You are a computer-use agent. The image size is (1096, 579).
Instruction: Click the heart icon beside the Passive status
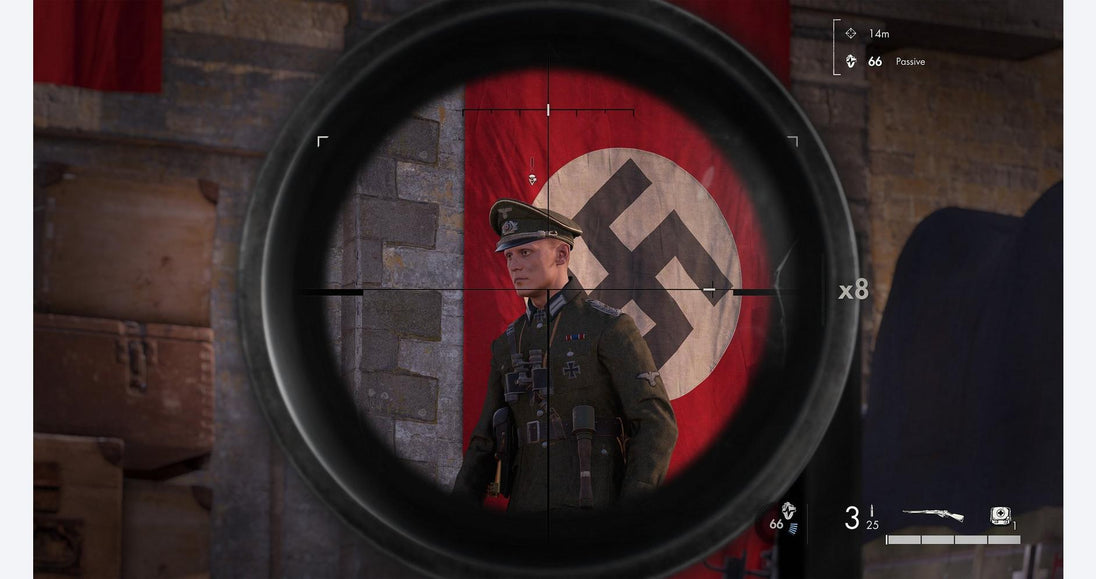851,61
